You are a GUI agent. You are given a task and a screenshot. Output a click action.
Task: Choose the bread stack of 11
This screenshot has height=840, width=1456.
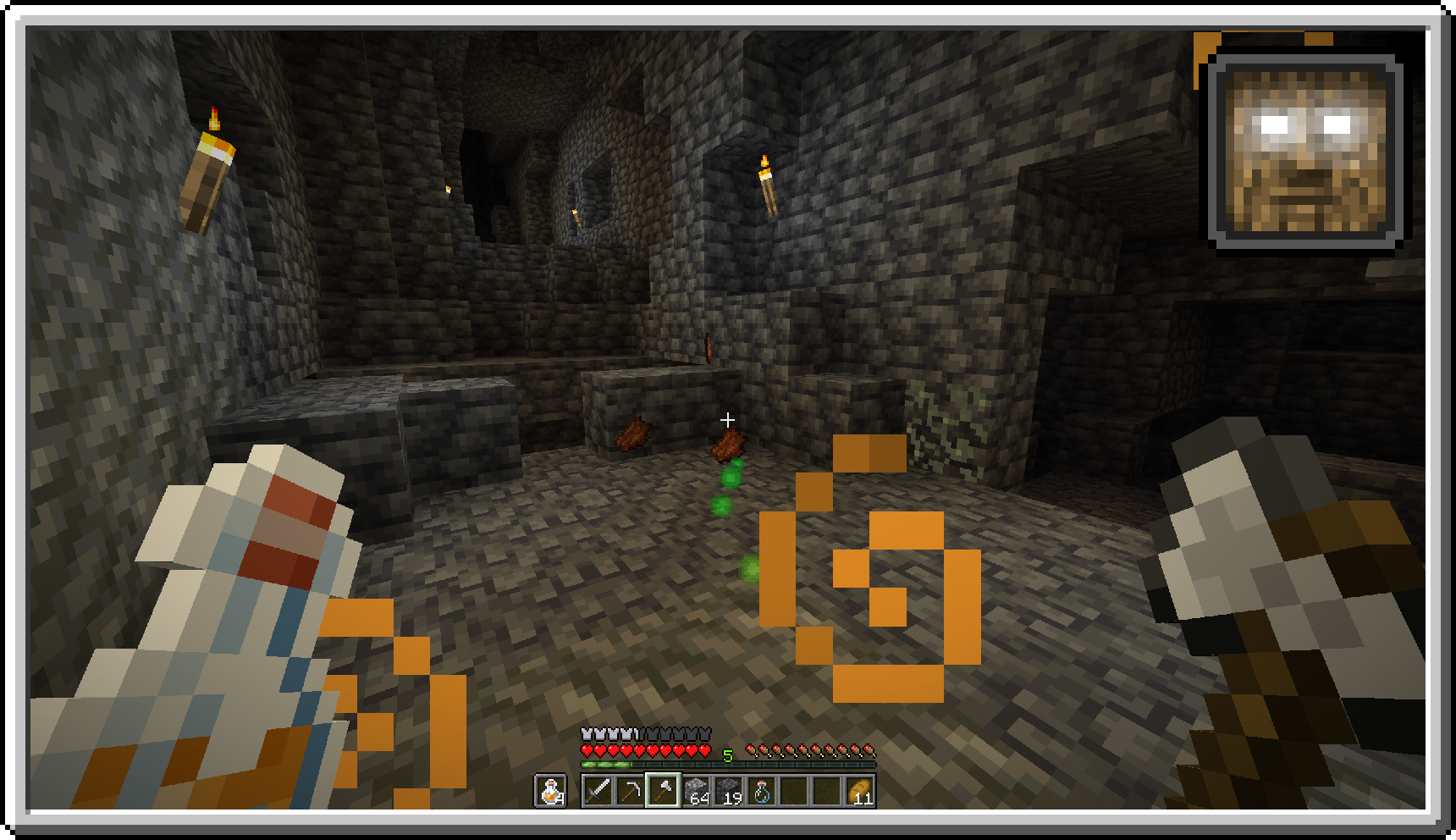coord(860,791)
